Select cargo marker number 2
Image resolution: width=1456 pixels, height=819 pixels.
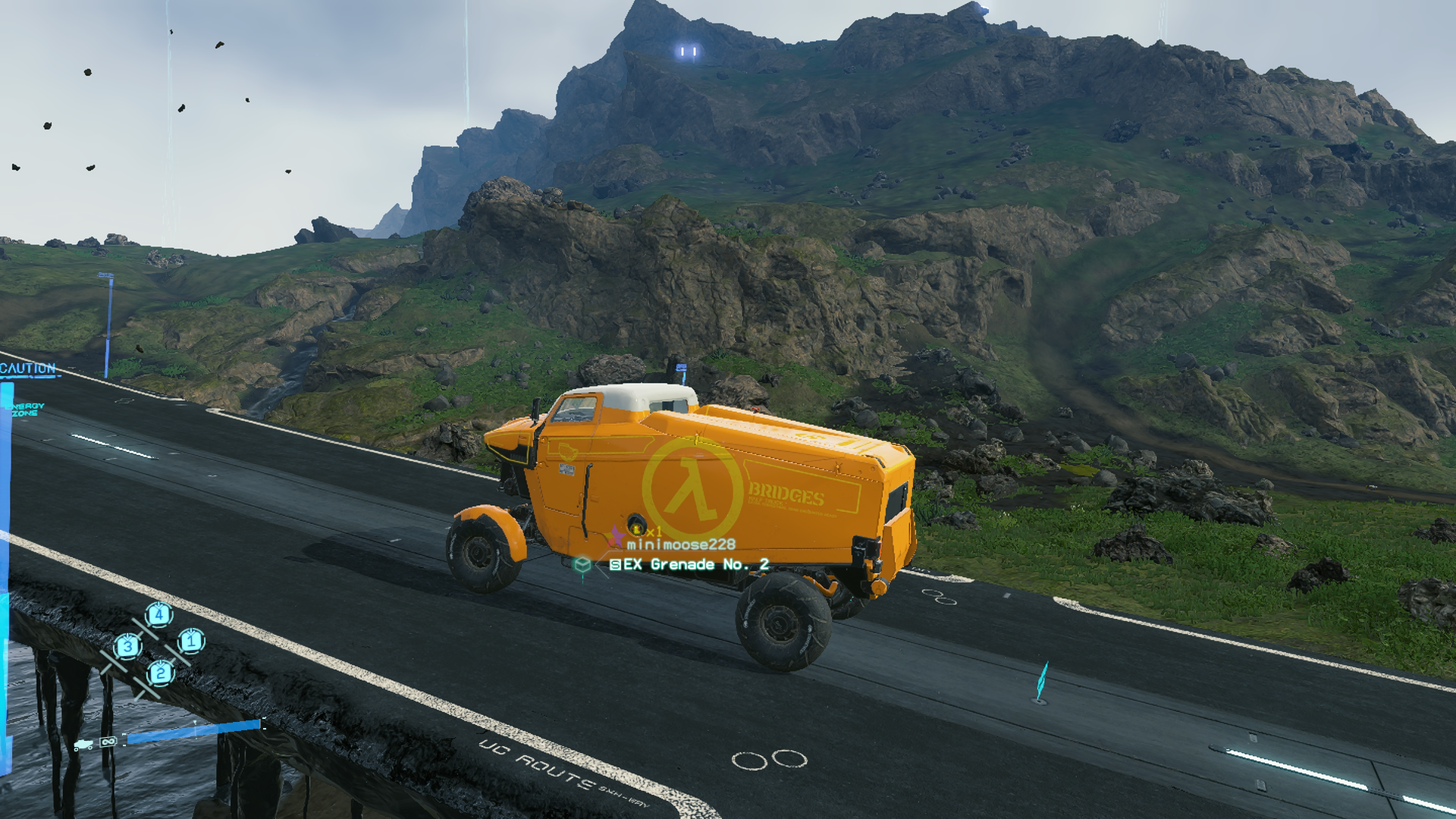160,673
